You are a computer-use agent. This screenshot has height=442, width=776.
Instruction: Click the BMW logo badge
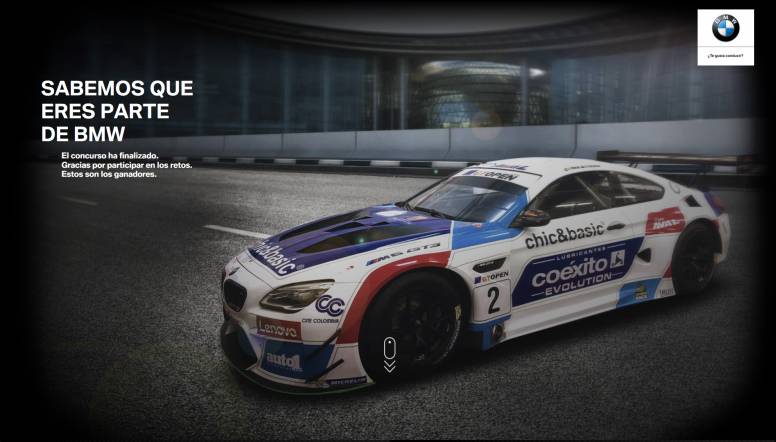click(725, 31)
